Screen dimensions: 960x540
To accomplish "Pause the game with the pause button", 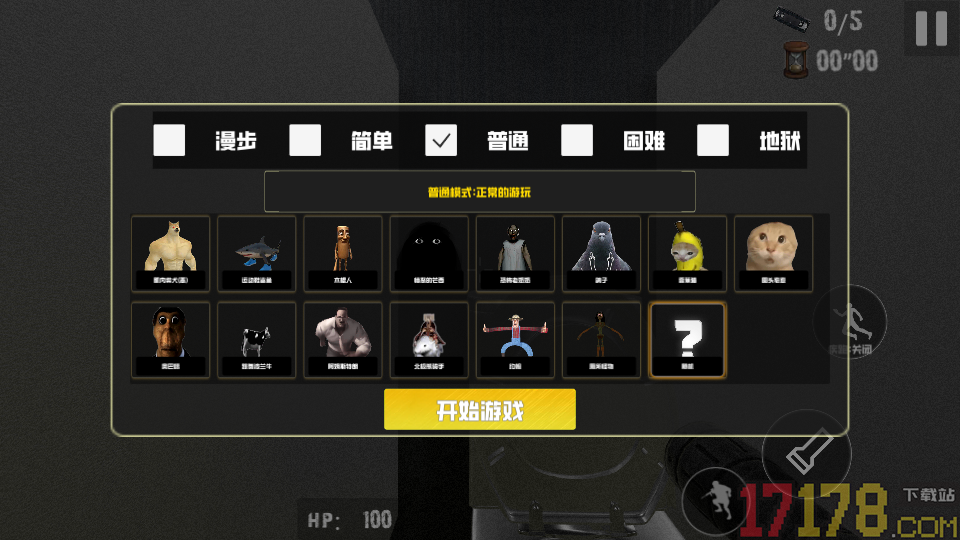I will (931, 28).
